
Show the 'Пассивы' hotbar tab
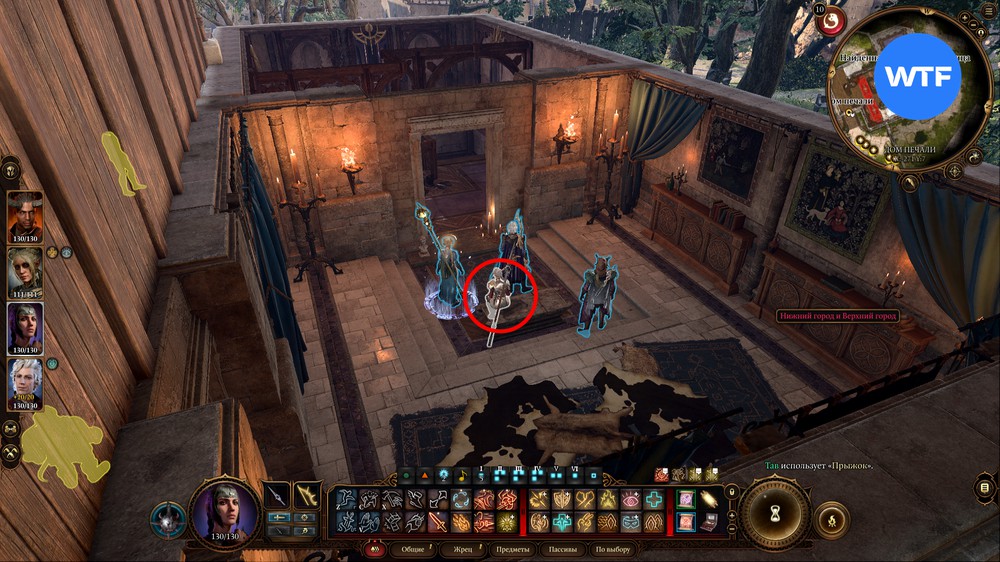click(565, 550)
